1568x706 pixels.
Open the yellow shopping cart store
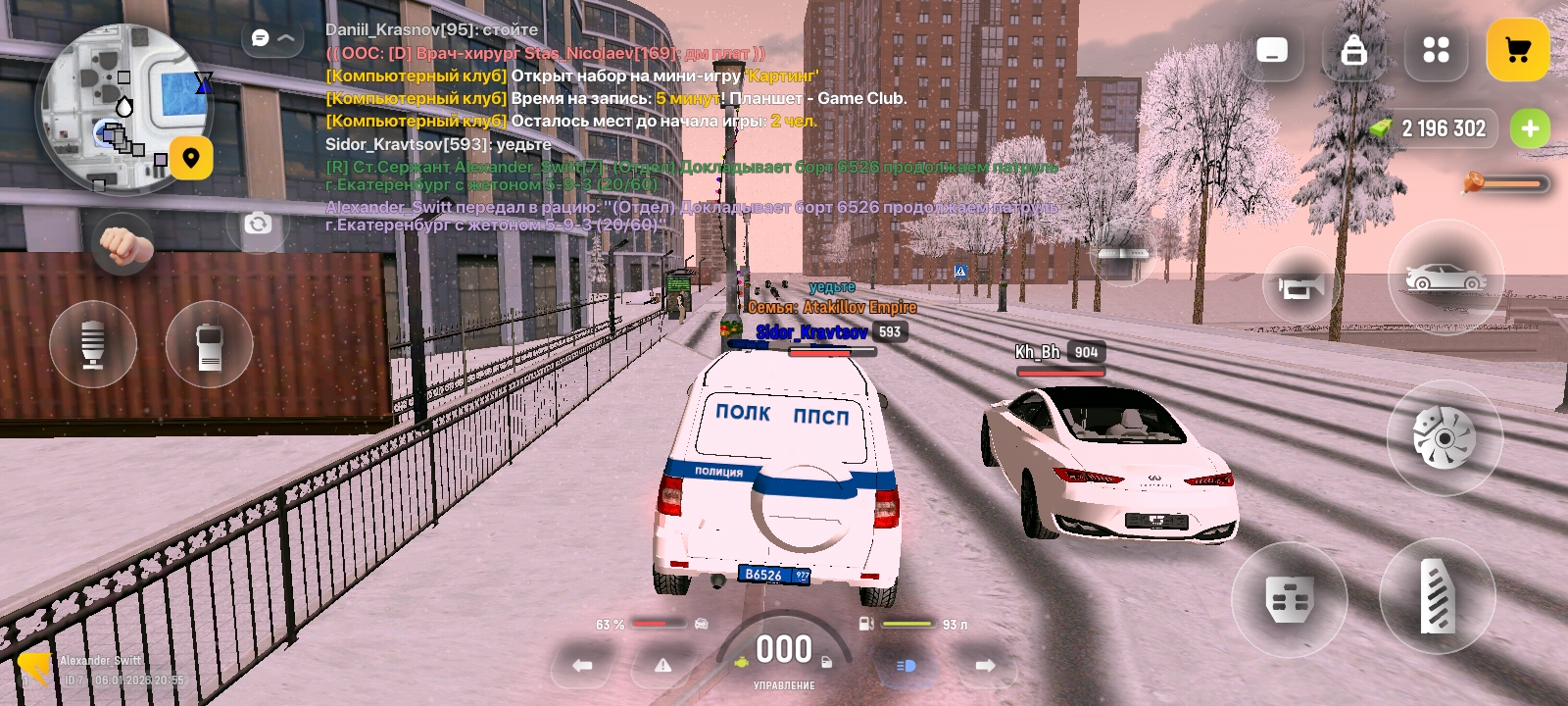point(1517,50)
